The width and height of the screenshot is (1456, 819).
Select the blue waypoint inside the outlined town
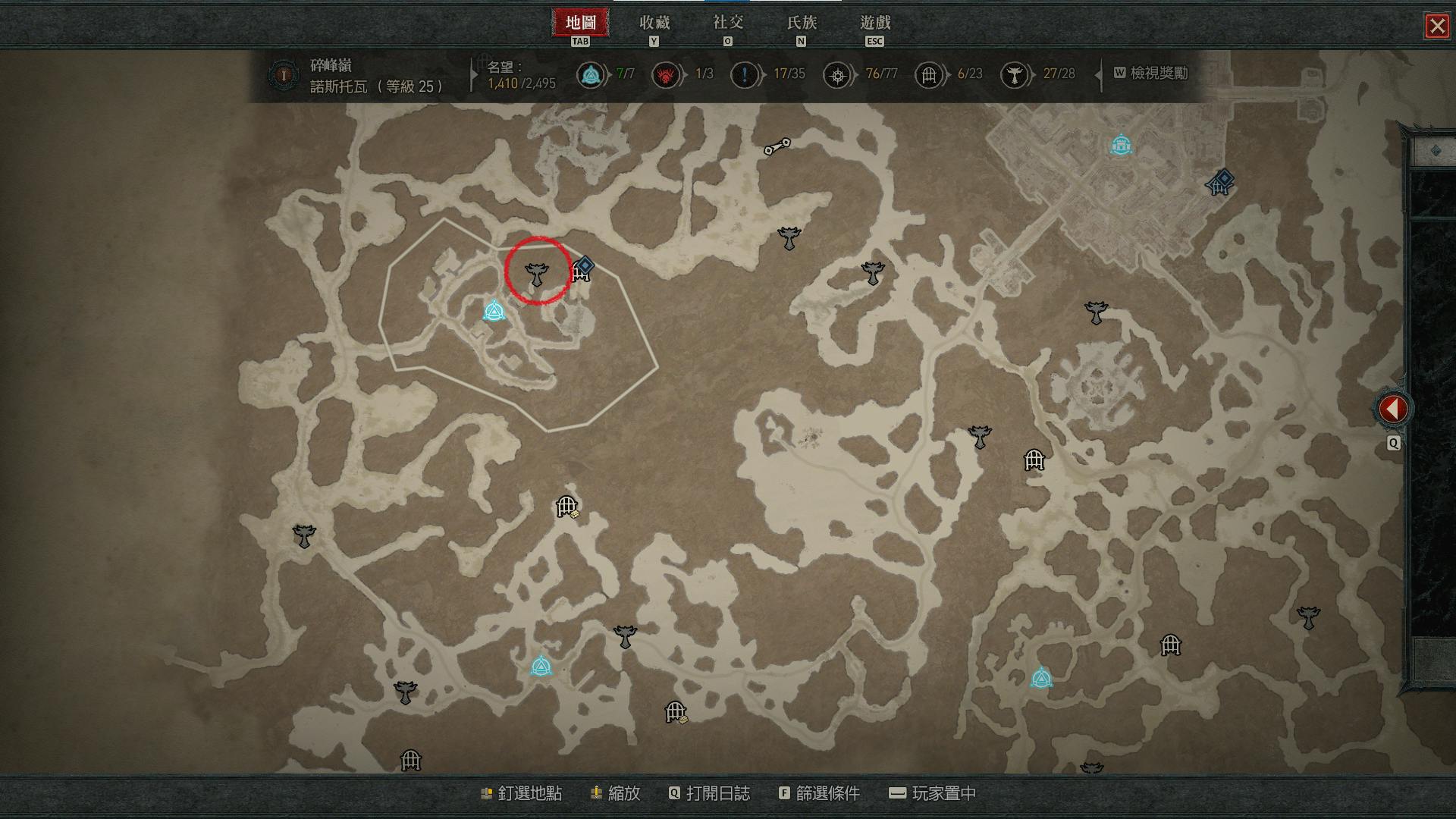pos(494,312)
